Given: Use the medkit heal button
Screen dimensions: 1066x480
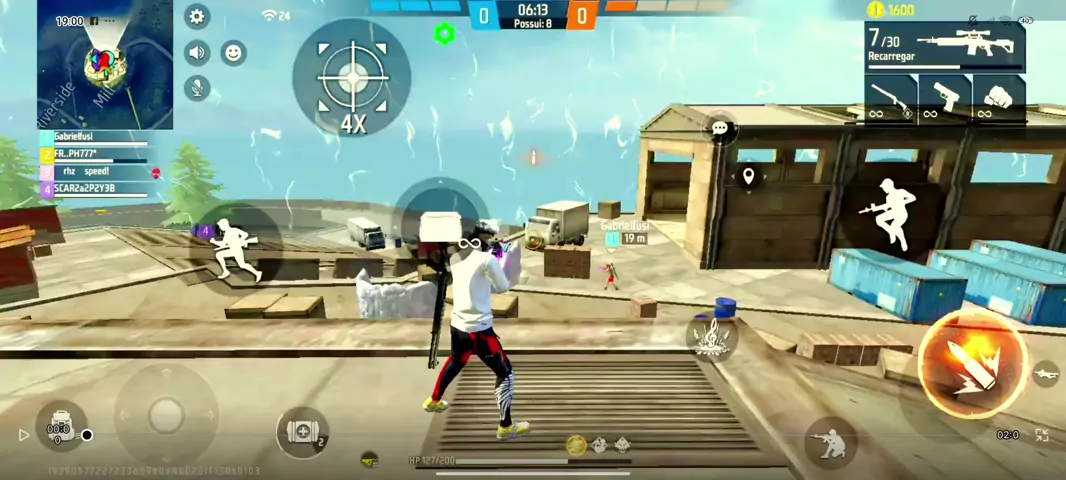Looking at the screenshot, I should coord(302,433).
